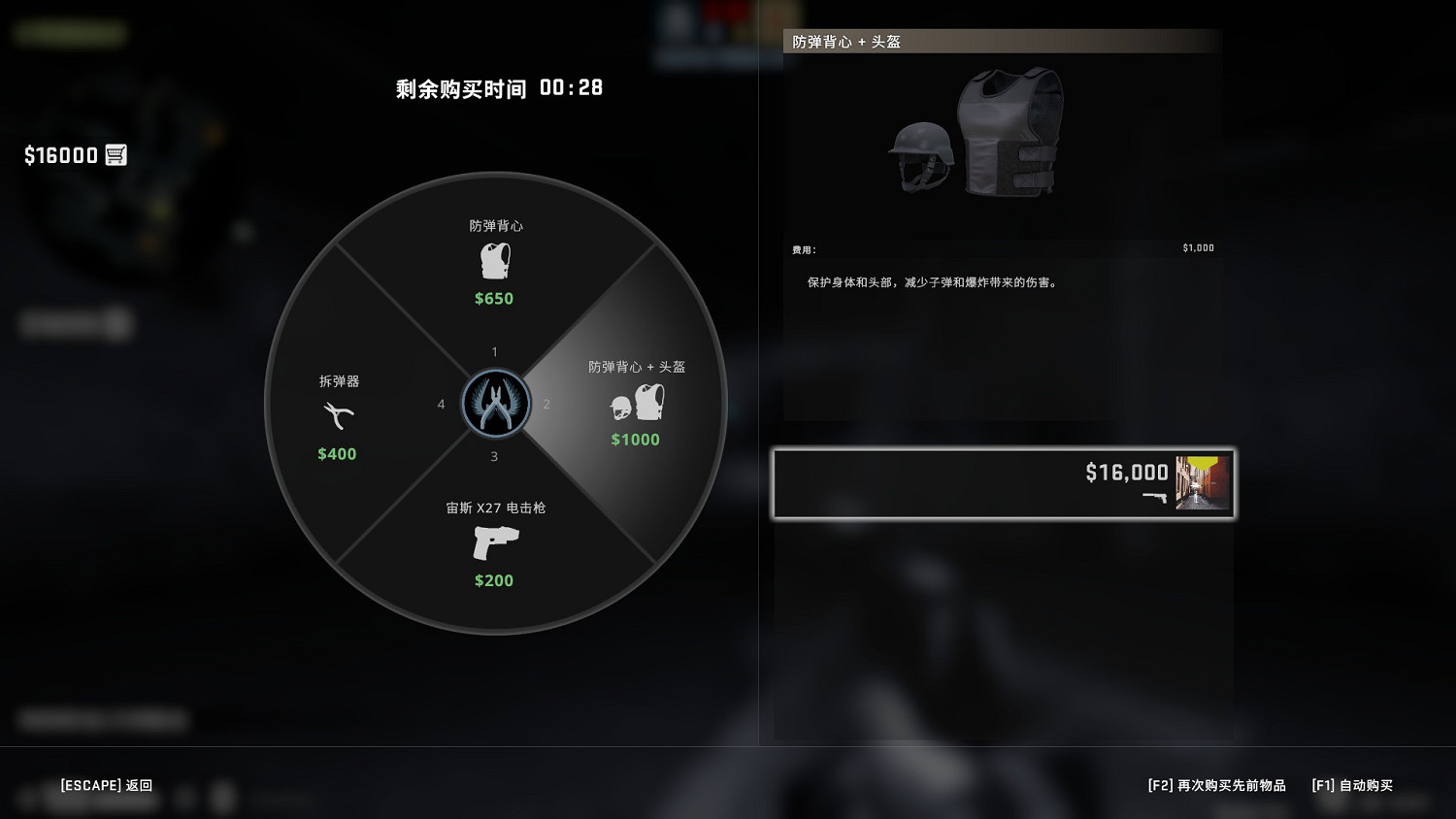The width and height of the screenshot is (1456, 819).
Task: Choose wheel slot 2 for vest and helmet
Action: click(546, 404)
